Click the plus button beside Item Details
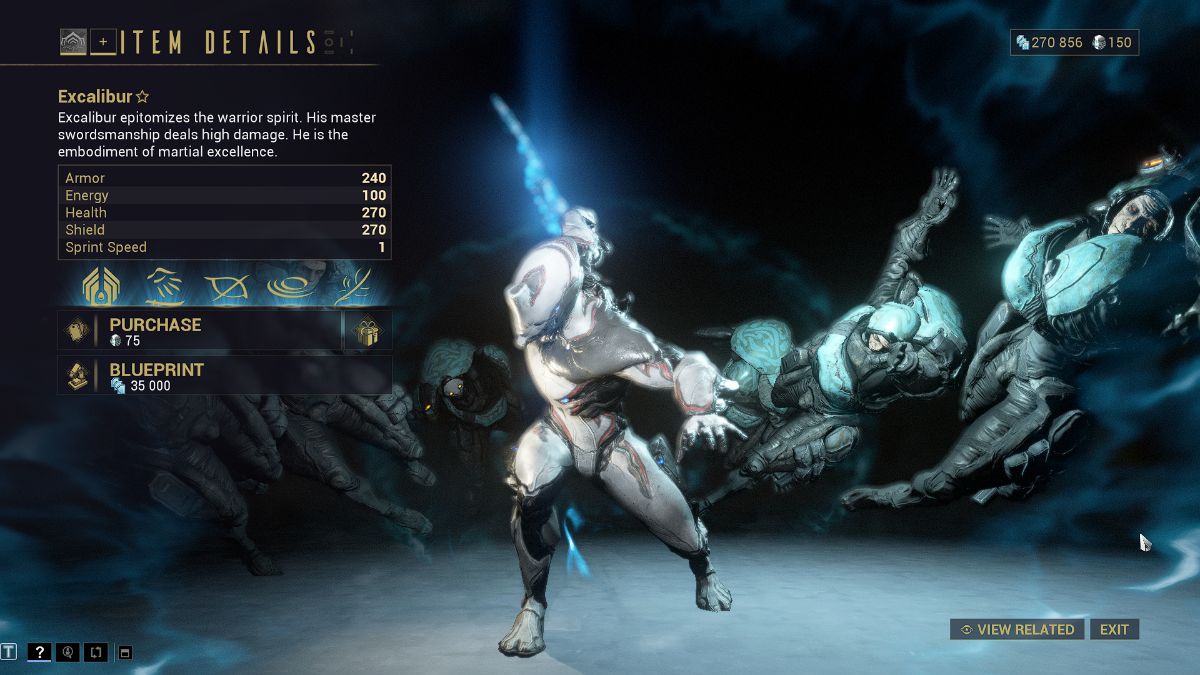 click(x=103, y=42)
